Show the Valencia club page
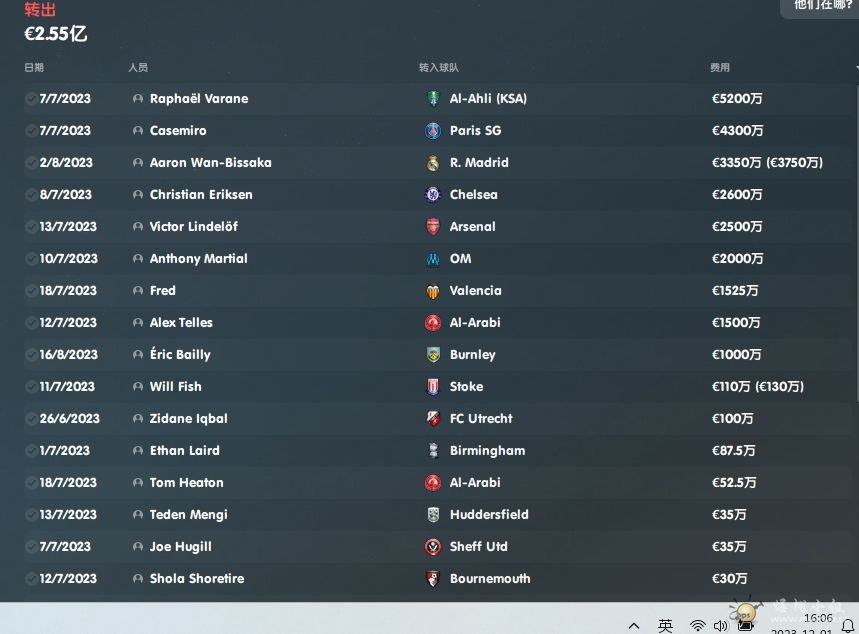This screenshot has height=634, width=859. [x=475, y=291]
